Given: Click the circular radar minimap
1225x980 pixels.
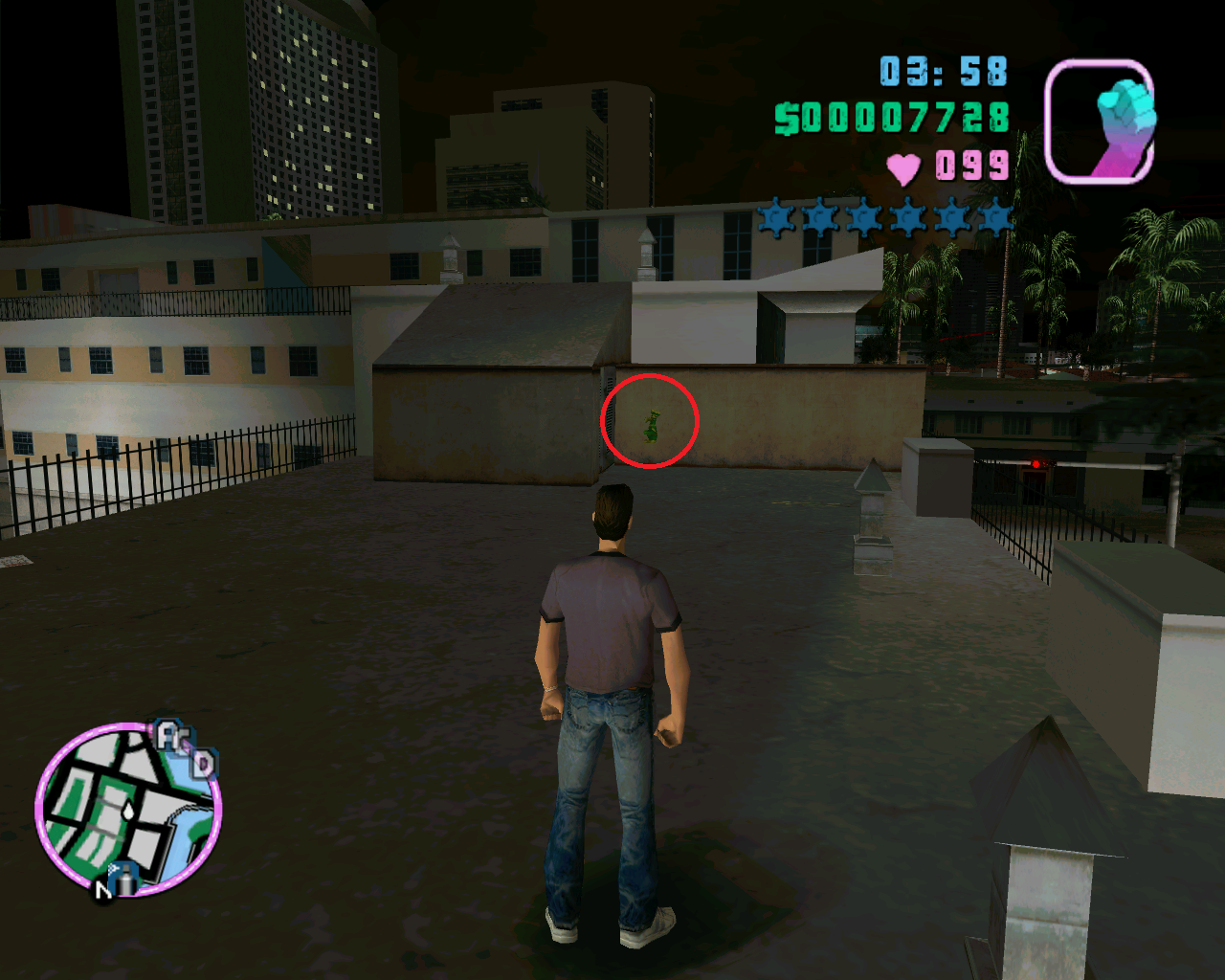Looking at the screenshot, I should click(128, 810).
